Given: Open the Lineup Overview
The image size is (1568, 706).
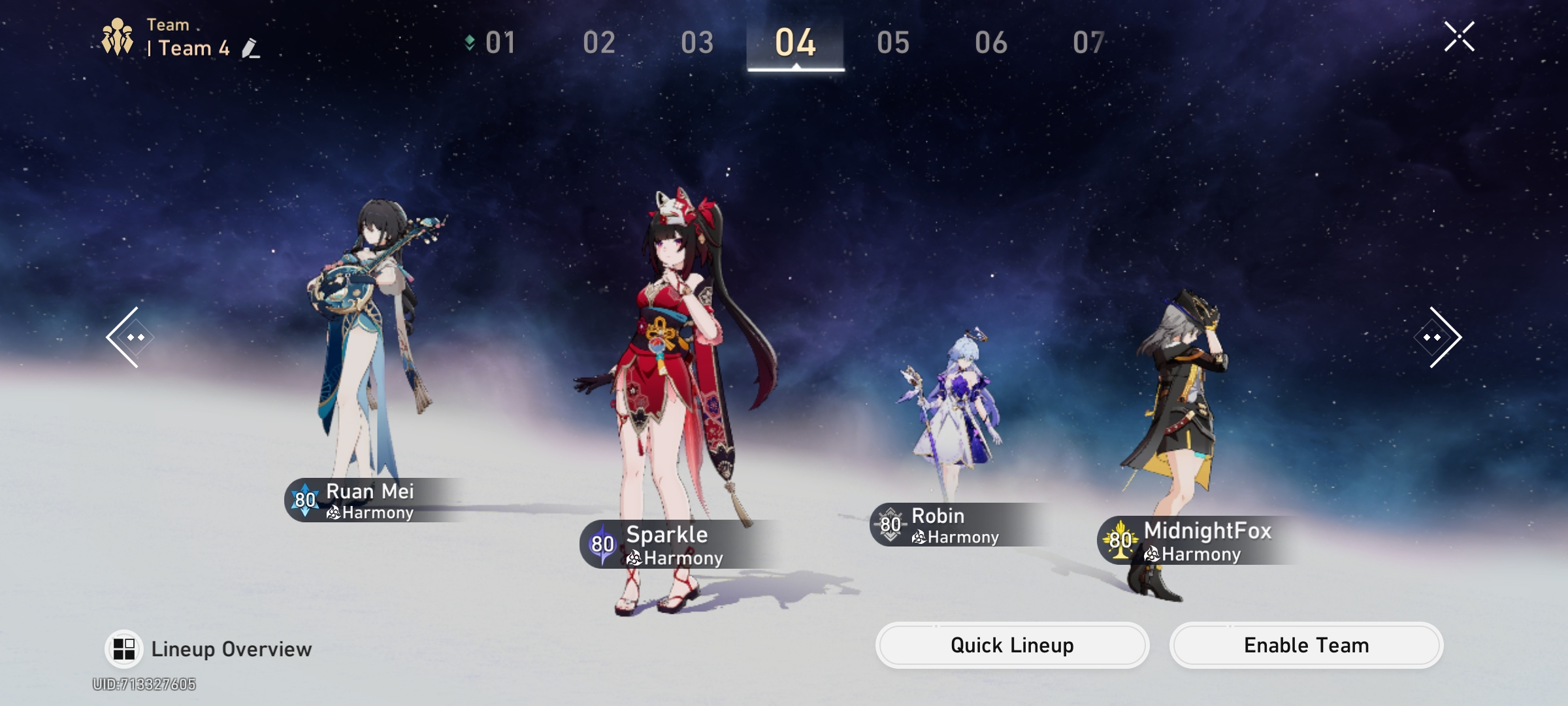Looking at the screenshot, I should pos(209,649).
